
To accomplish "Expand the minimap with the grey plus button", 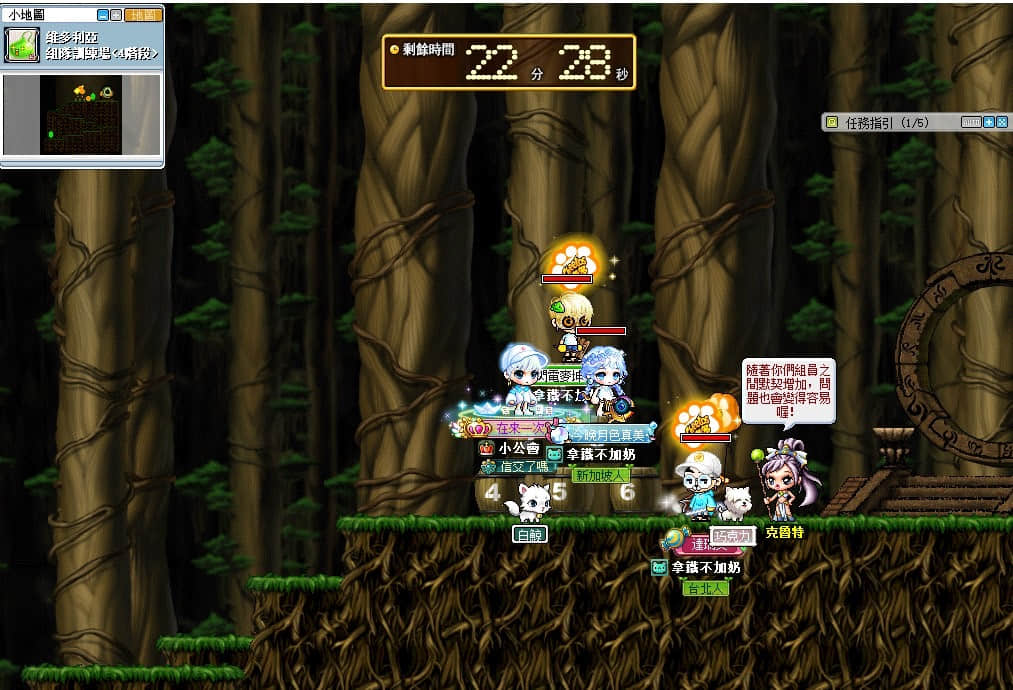I will point(116,16).
